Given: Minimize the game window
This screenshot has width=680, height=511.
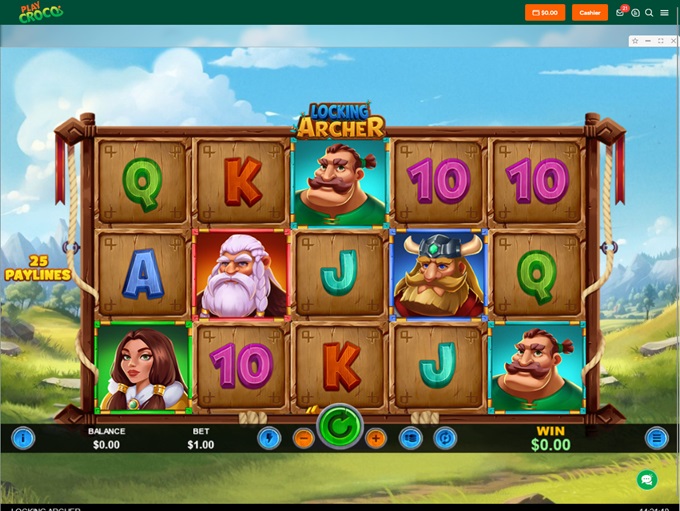Looking at the screenshot, I should [x=647, y=41].
